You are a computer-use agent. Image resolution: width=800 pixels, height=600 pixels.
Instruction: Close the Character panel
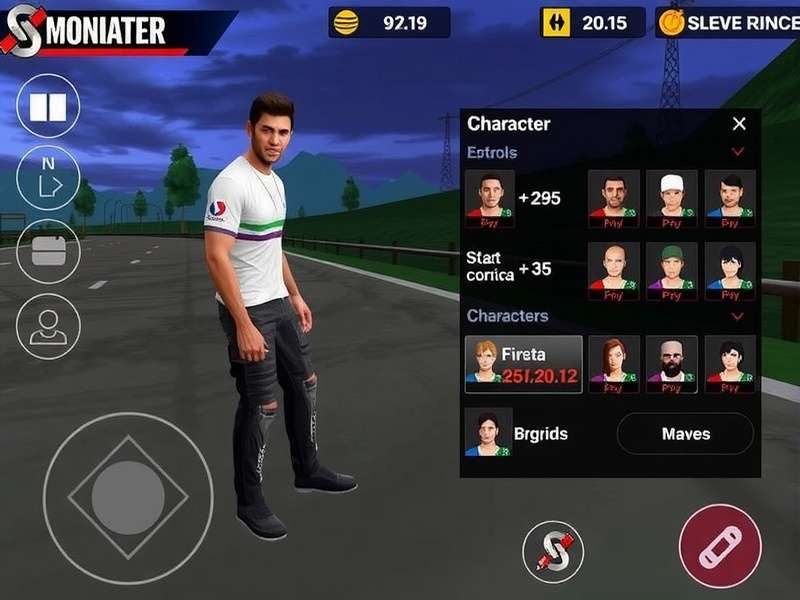click(x=739, y=124)
